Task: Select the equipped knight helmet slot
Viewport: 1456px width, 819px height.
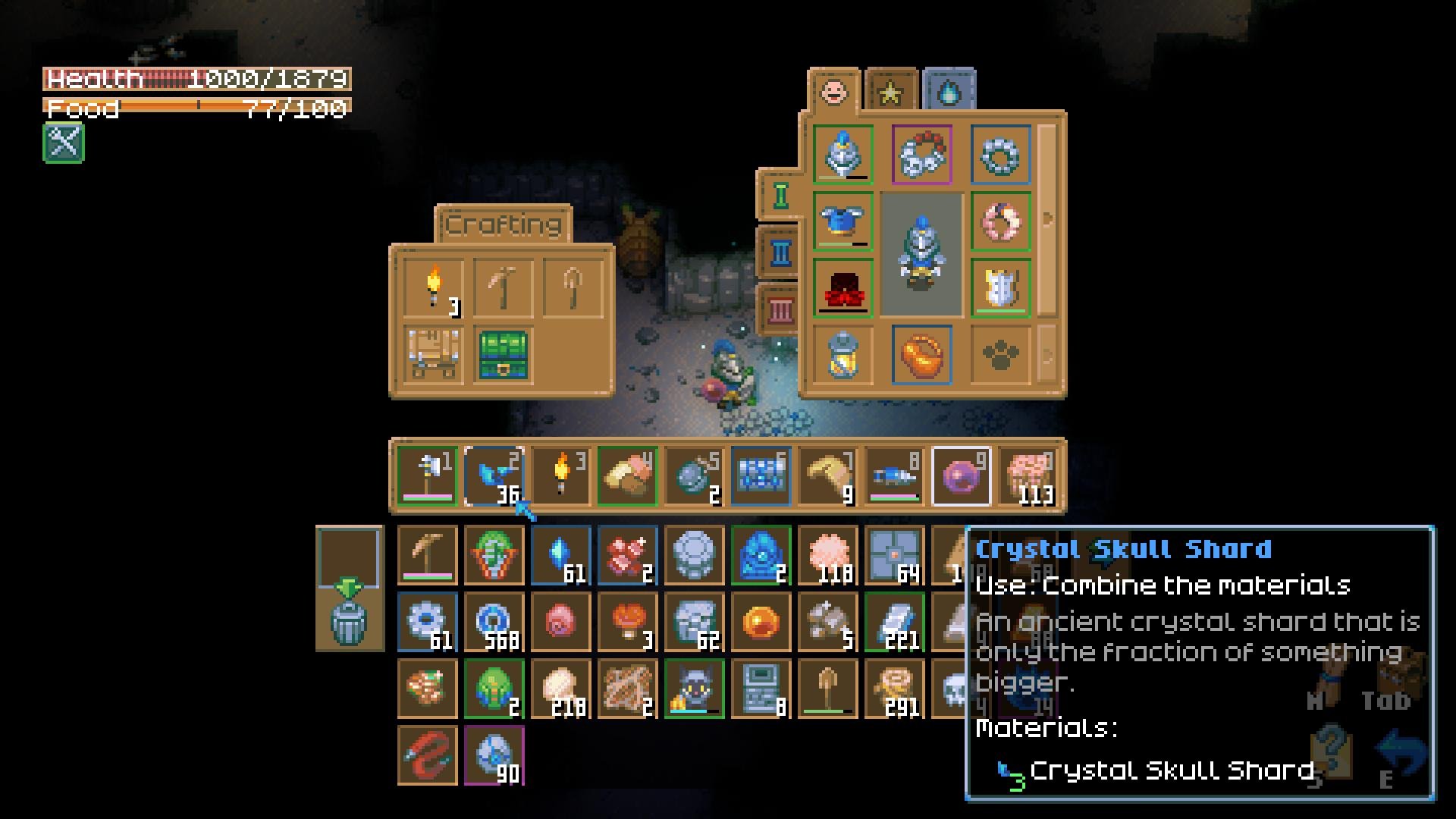Action: (x=843, y=155)
